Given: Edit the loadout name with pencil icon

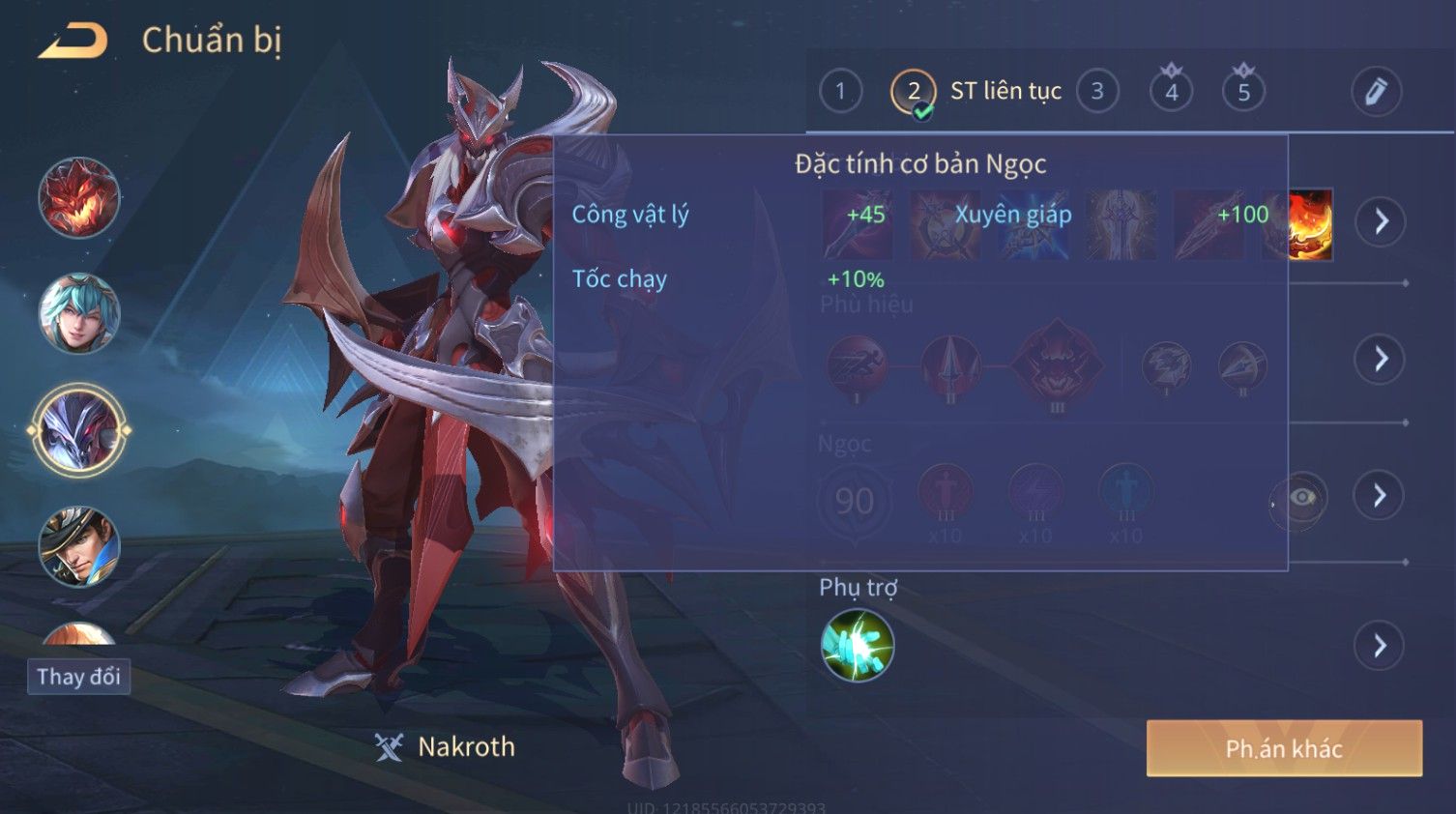Looking at the screenshot, I should tap(1376, 92).
